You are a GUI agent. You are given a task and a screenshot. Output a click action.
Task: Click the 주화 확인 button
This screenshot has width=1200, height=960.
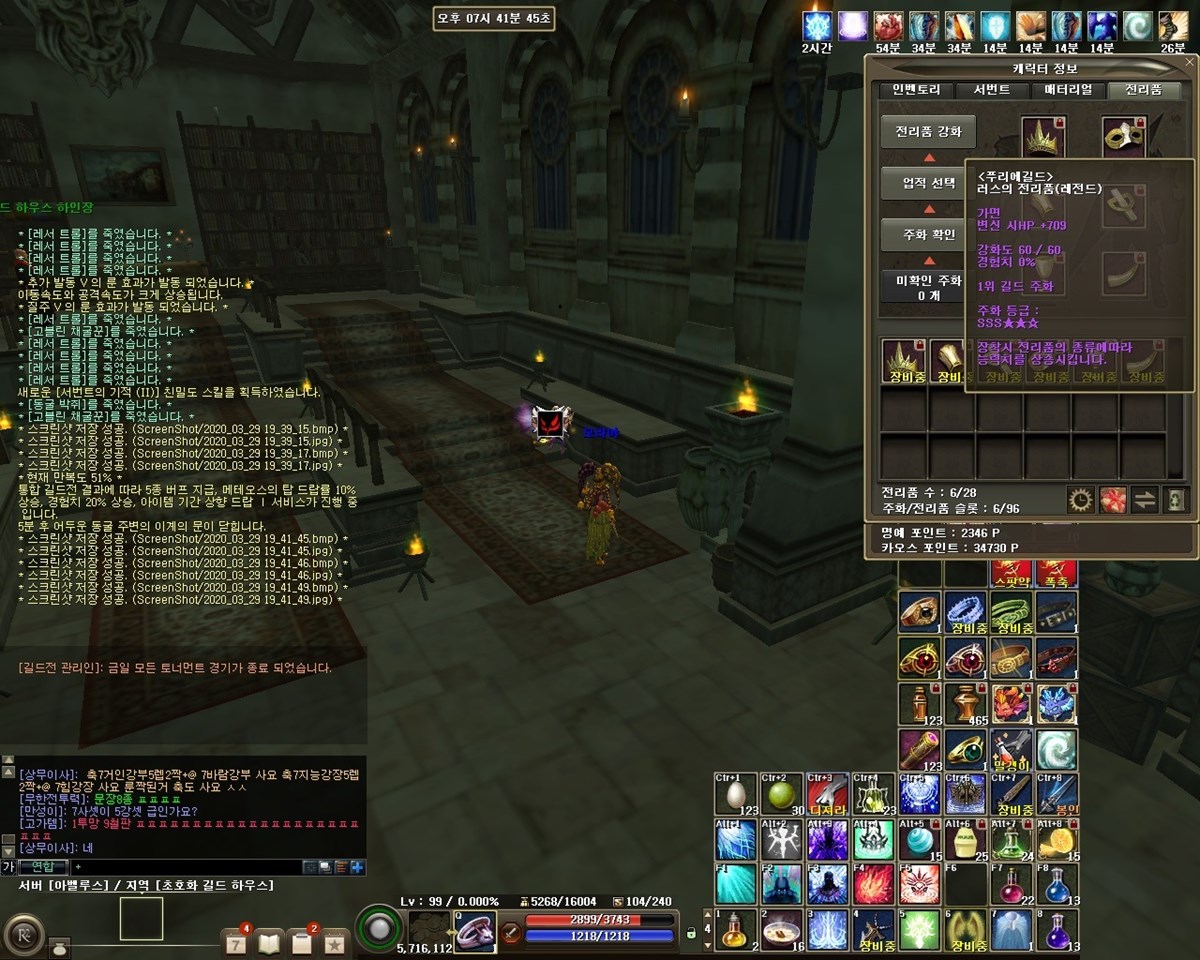click(928, 235)
